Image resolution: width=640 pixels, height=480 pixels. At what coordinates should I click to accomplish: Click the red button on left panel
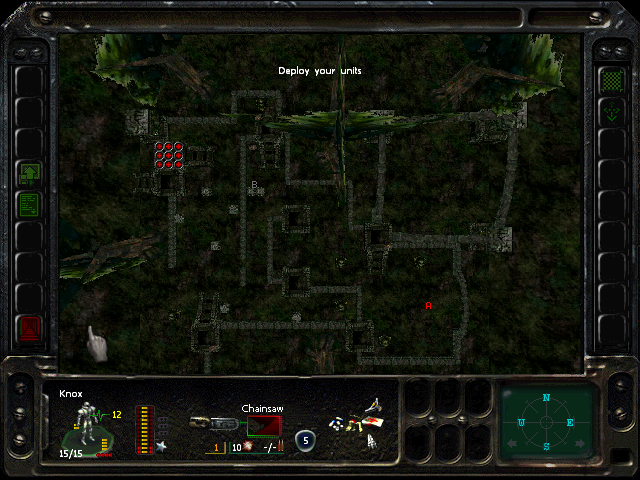29,327
